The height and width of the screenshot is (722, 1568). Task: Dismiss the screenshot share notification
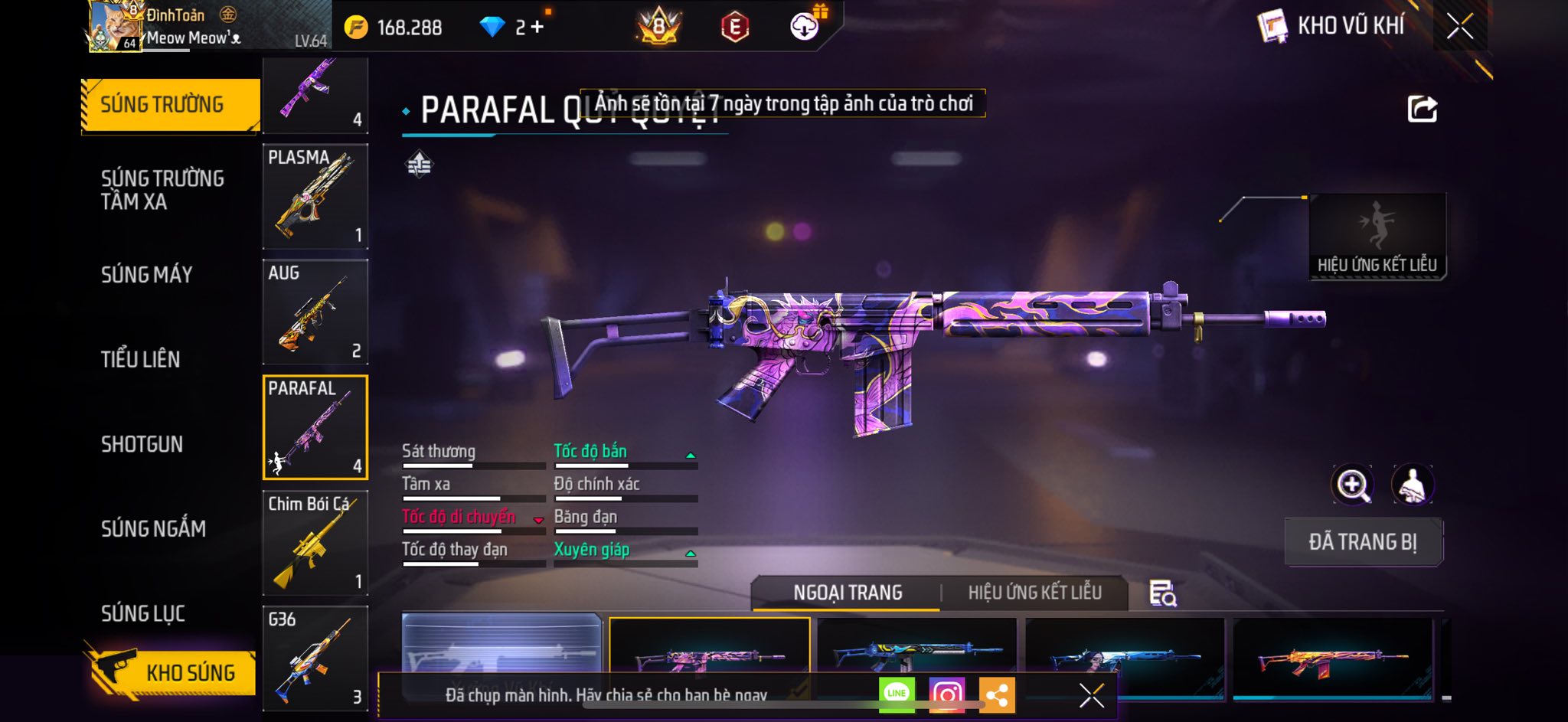click(1091, 695)
